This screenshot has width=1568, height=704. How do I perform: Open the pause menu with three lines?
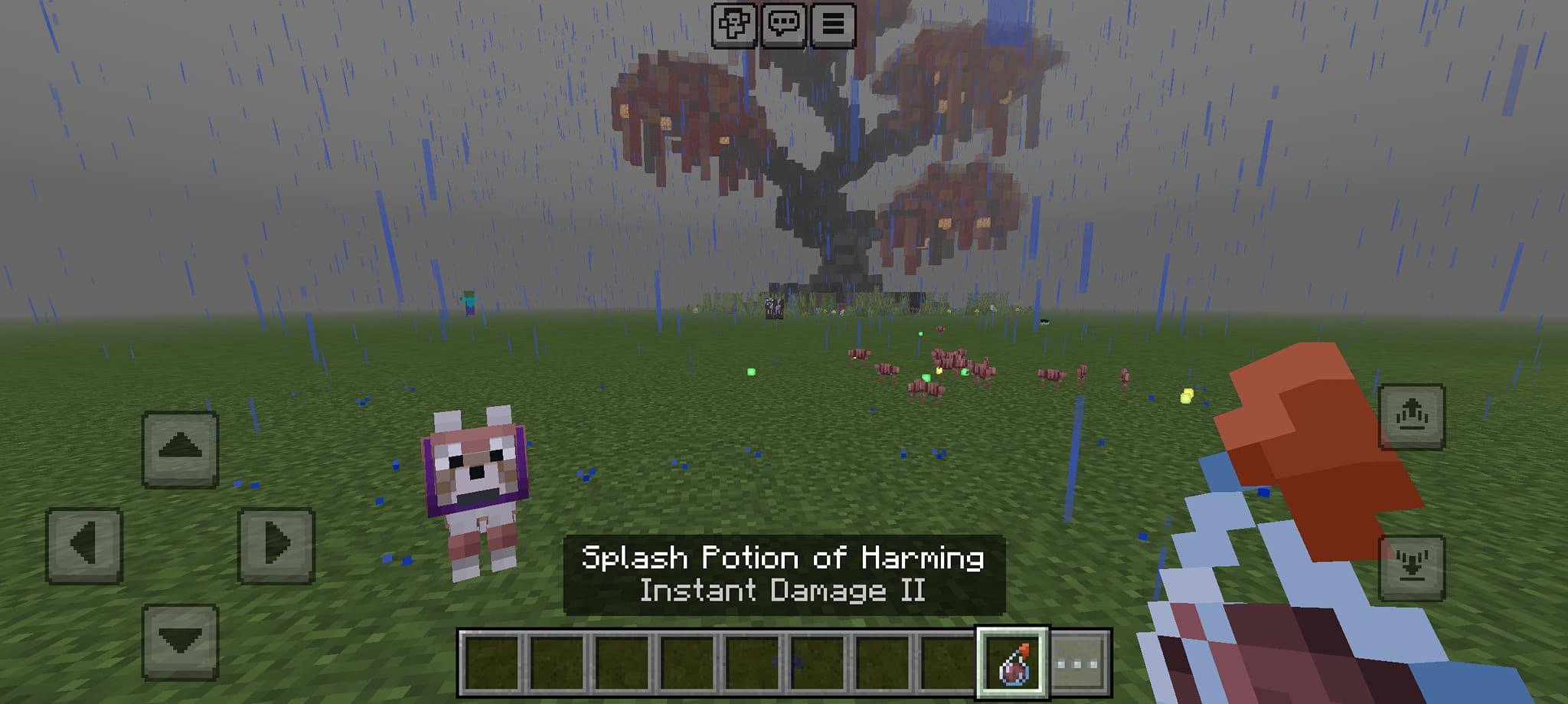[833, 25]
